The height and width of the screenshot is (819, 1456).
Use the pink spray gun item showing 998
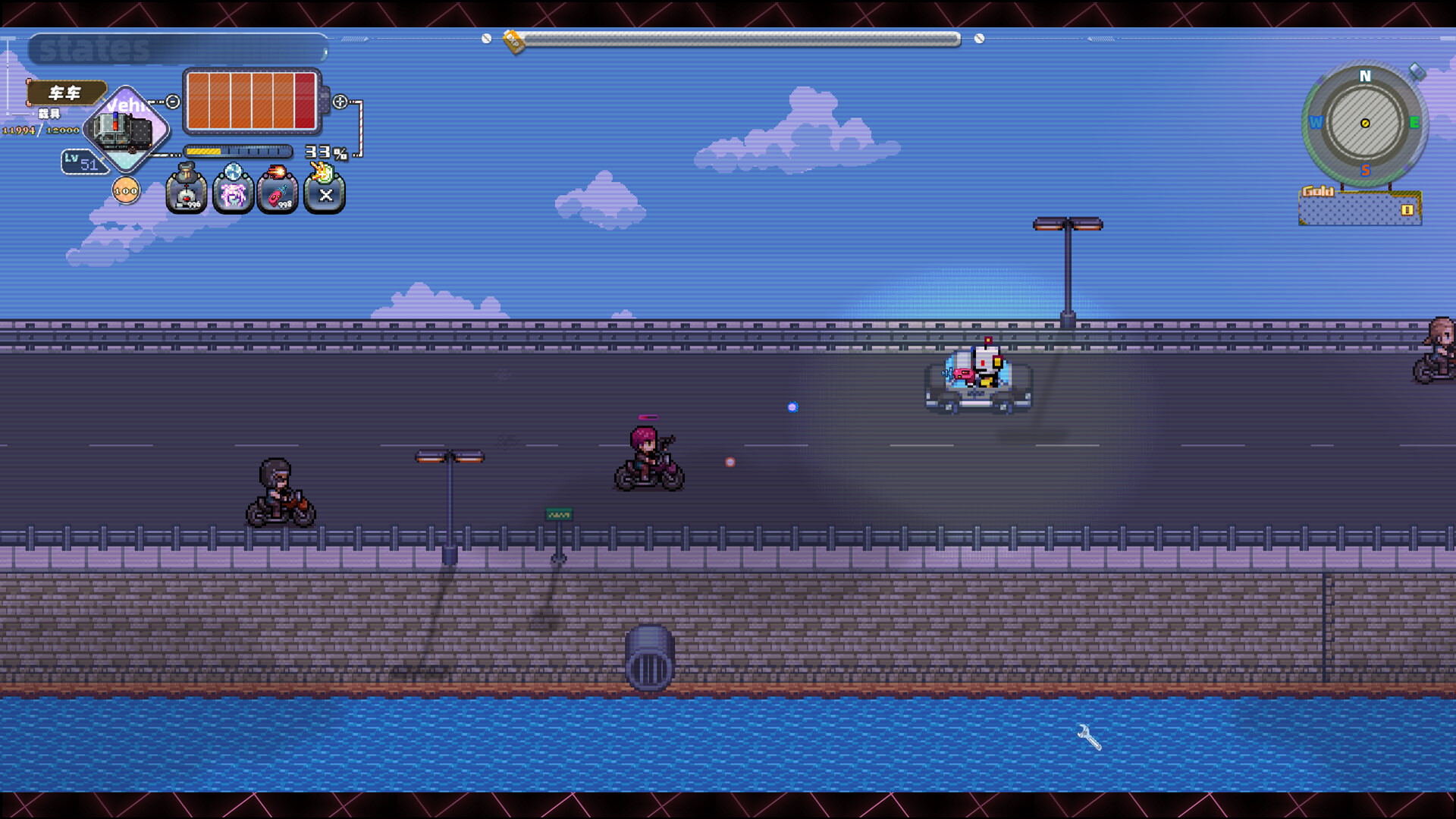click(278, 196)
